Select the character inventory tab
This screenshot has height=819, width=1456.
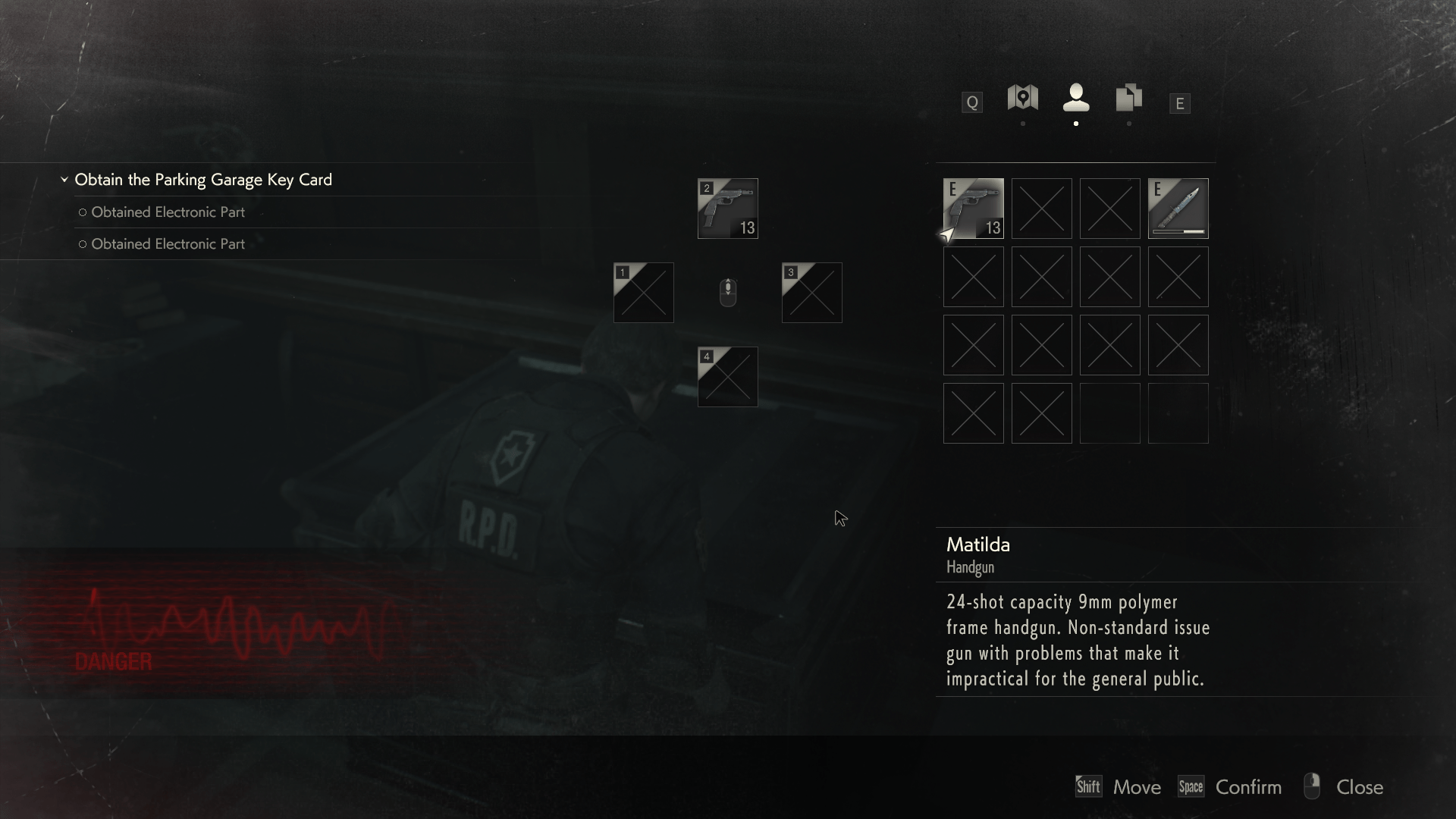coord(1075,98)
